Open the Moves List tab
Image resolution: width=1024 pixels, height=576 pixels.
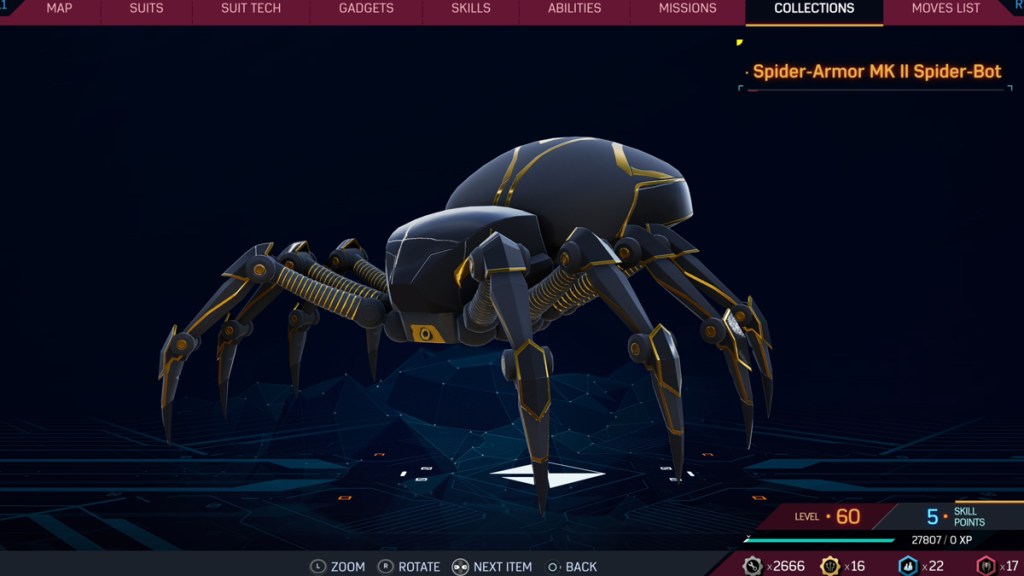tap(945, 9)
